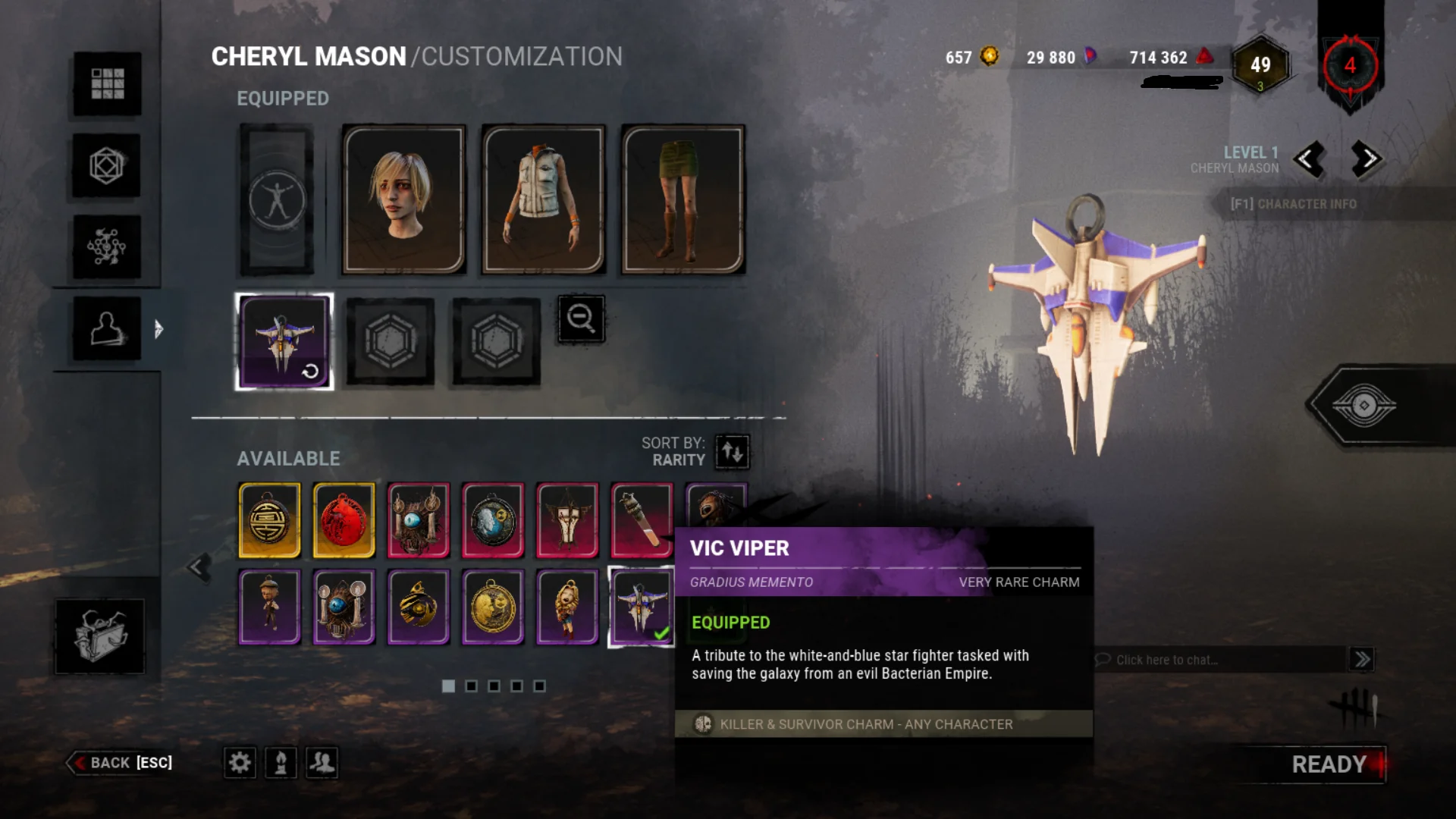Click the READY button
The width and height of the screenshot is (1456, 819).
pos(1329,764)
